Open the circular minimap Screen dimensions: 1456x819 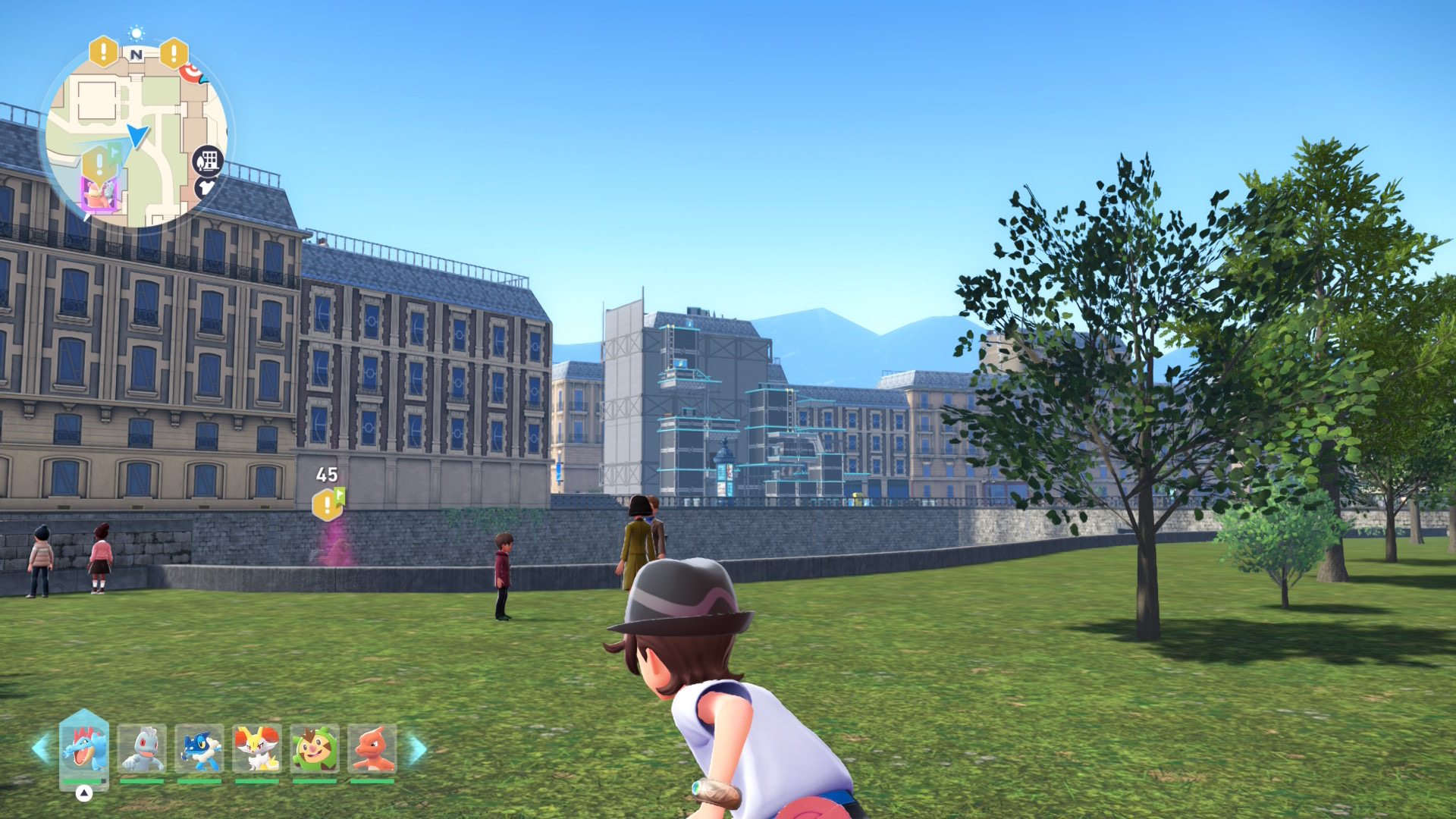(135, 136)
